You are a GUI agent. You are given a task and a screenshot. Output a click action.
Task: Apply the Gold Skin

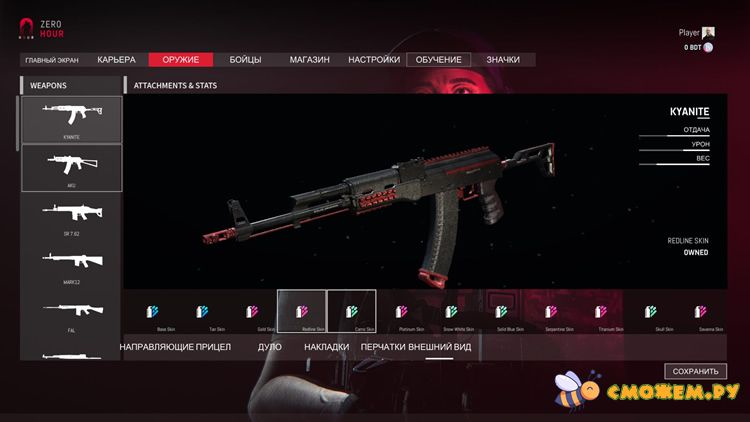(x=253, y=312)
